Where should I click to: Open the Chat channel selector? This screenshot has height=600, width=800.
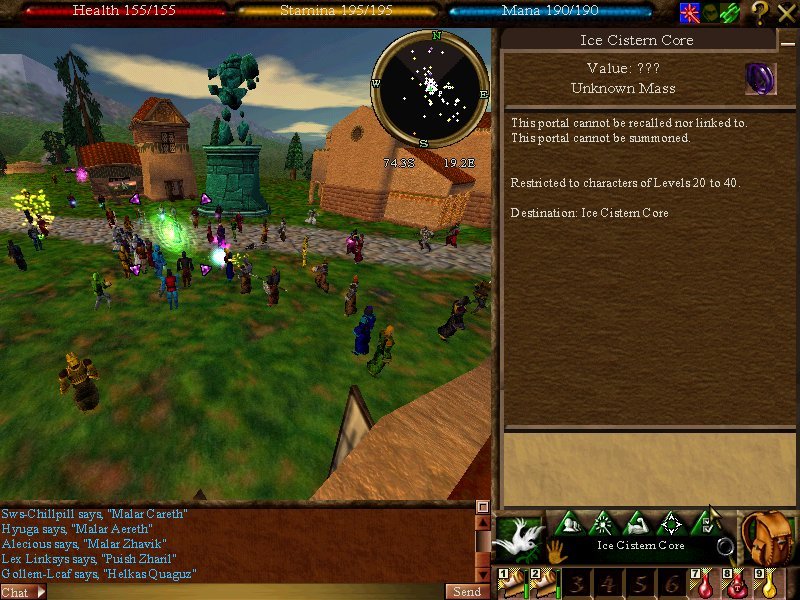tap(22, 592)
